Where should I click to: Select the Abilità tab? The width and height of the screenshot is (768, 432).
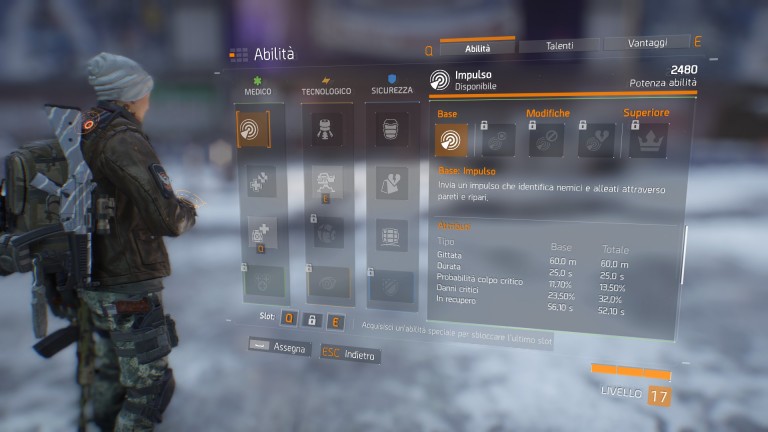coord(477,47)
